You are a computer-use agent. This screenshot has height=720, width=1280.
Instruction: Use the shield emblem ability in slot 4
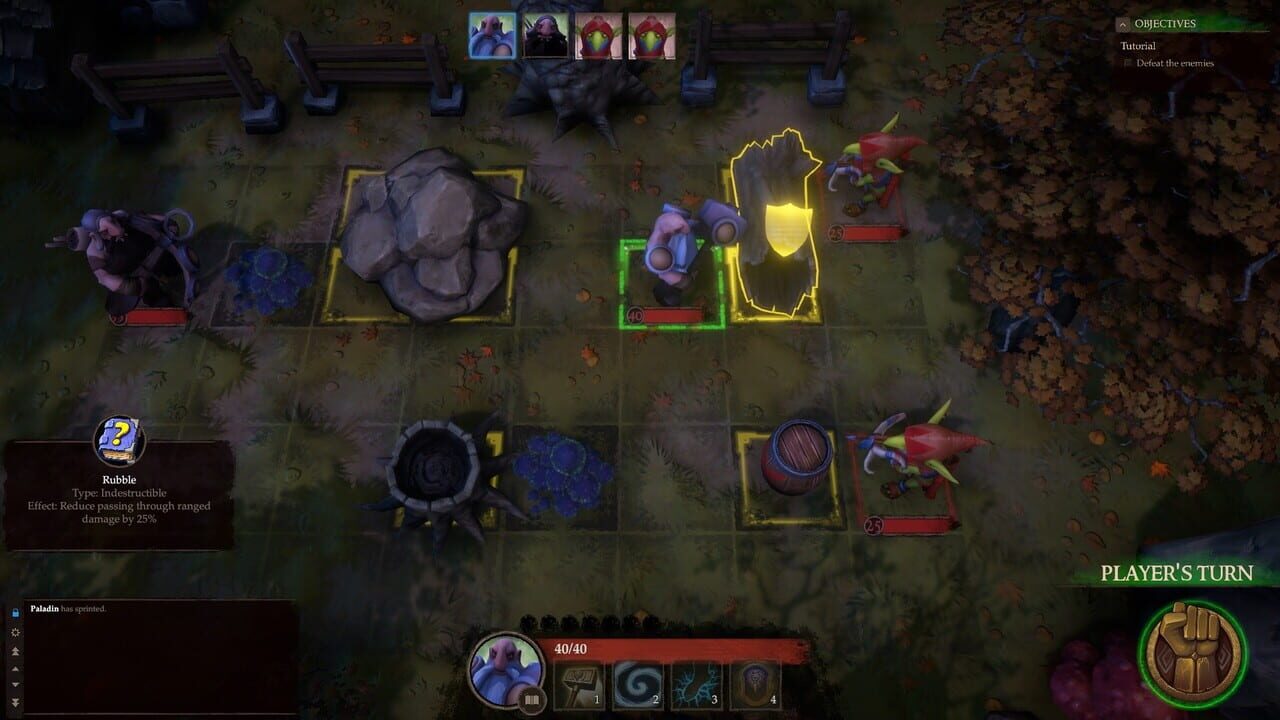coord(753,684)
